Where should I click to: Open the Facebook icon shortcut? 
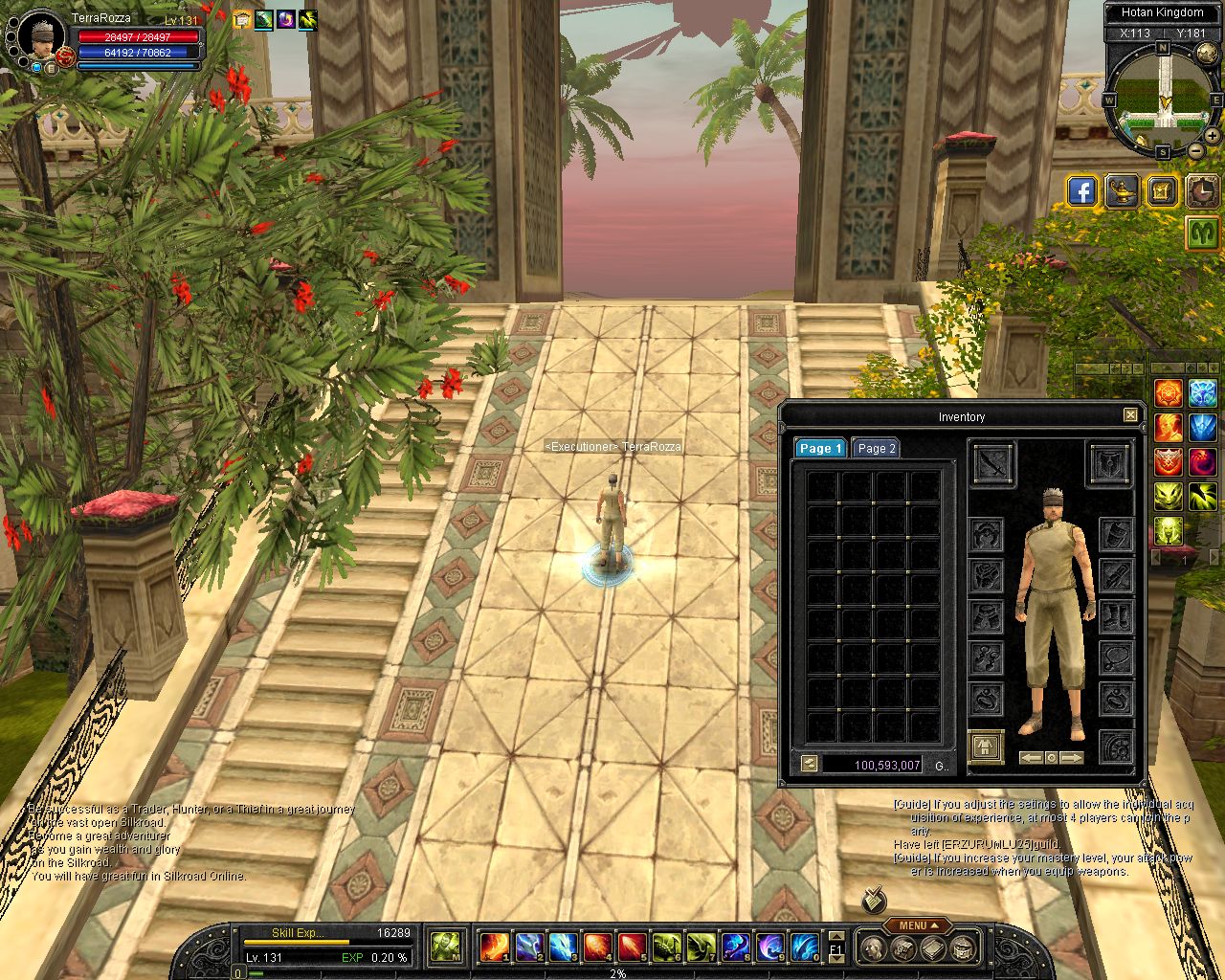tap(1081, 191)
